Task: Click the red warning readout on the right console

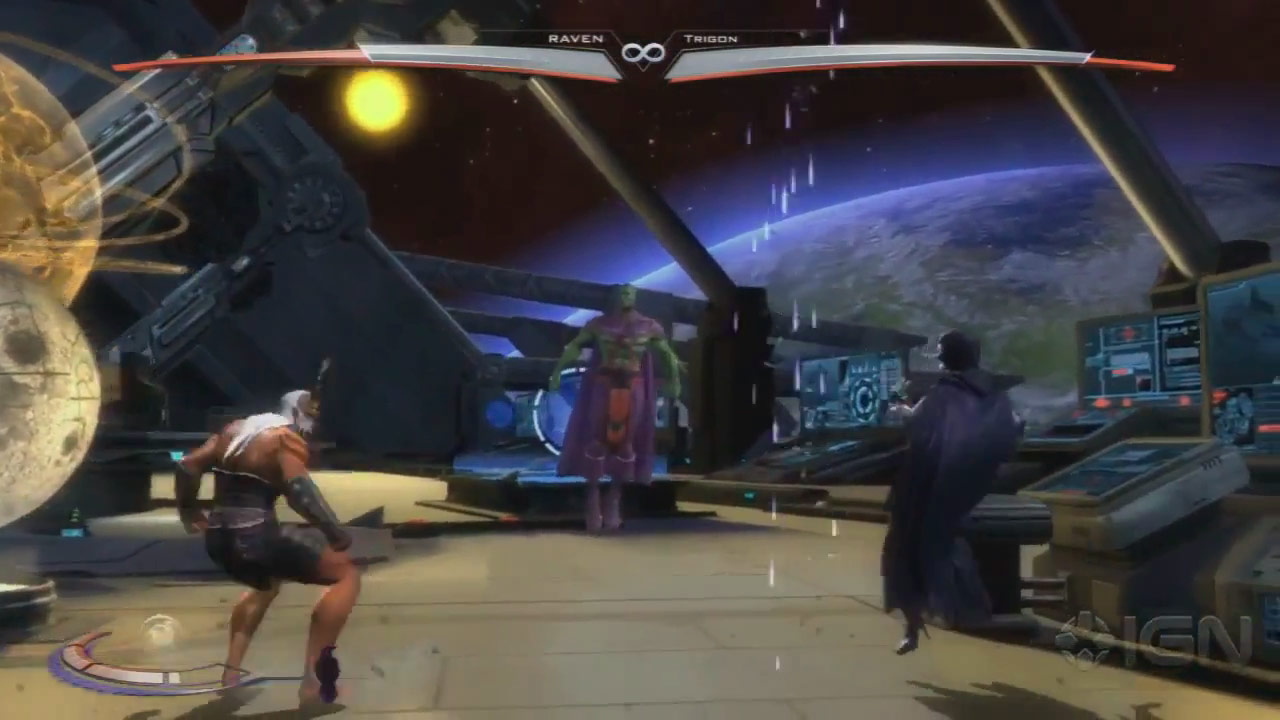Action: tap(1120, 370)
